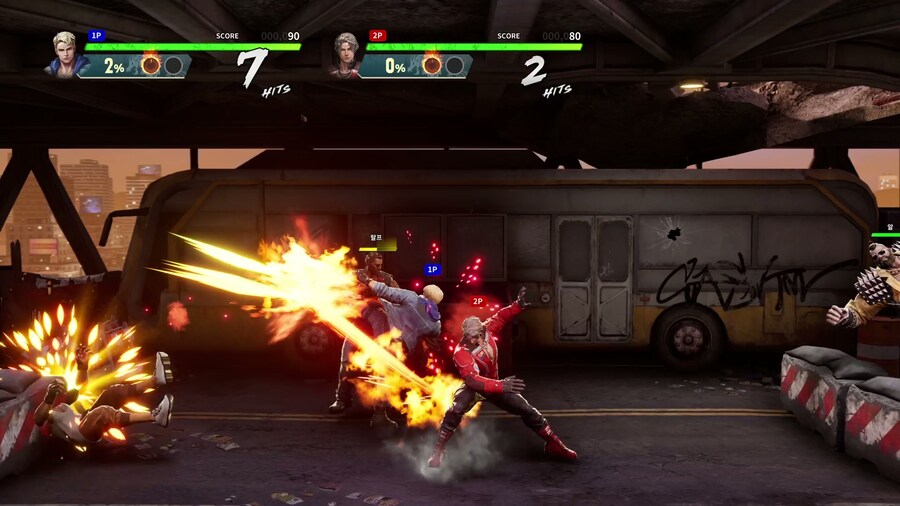Viewport: 900px width, 506px height.
Task: Select player 2's empty gray skill slot
Action: [455, 66]
